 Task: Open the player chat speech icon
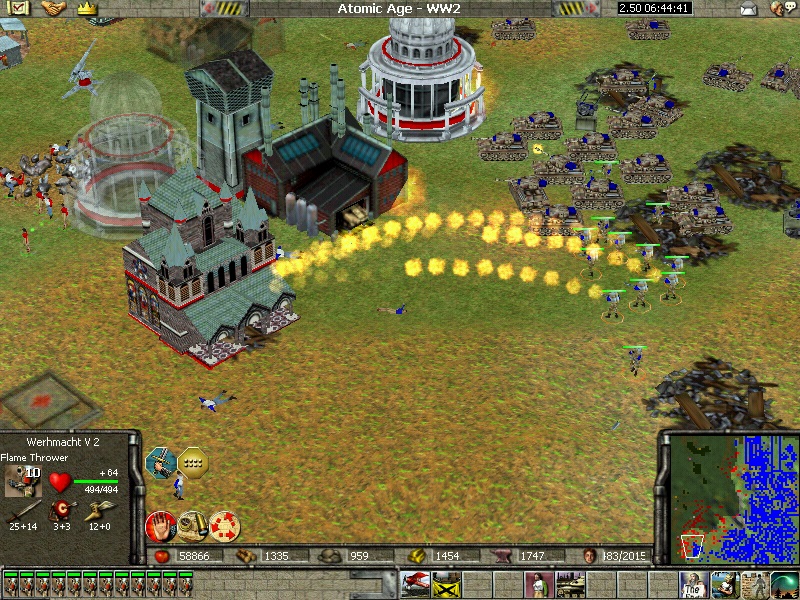coord(778,8)
